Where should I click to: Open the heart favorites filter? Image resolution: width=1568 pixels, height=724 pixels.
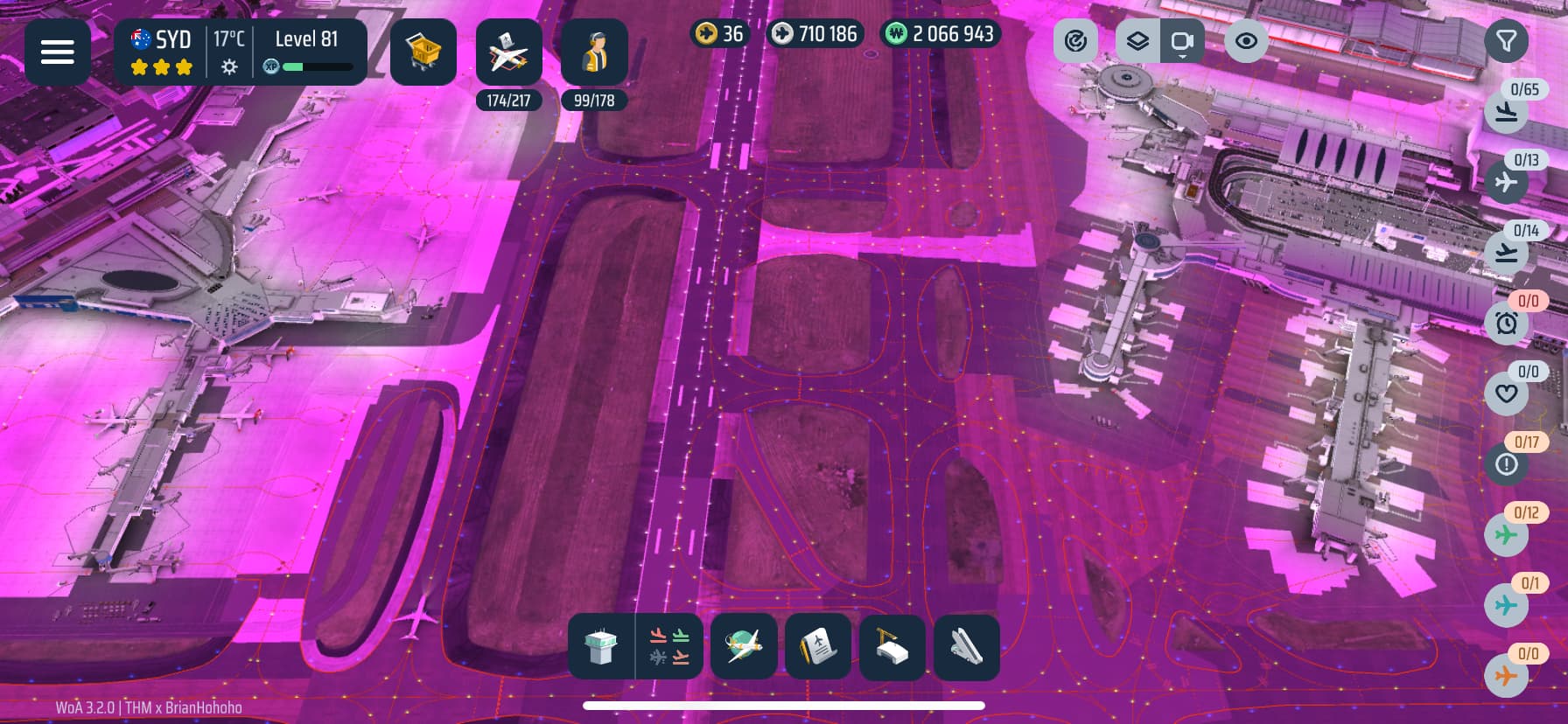point(1506,393)
